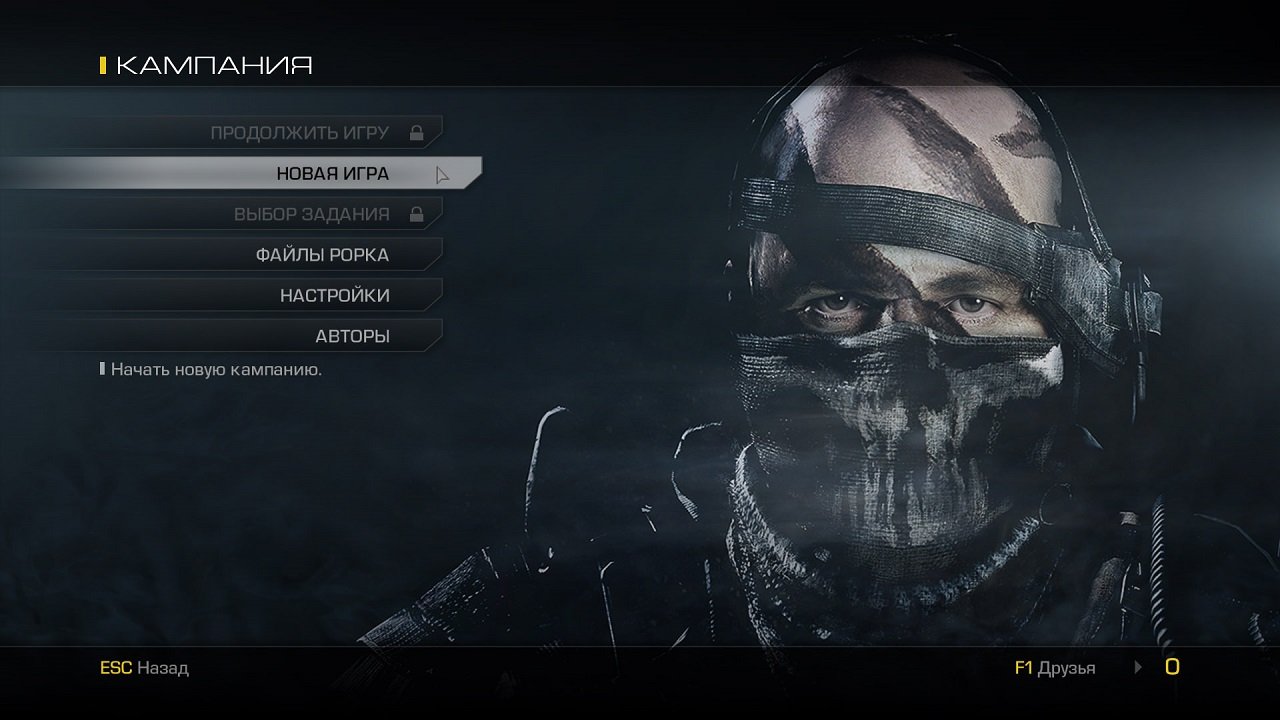Click the yellow friends counter showing 0

tap(1174, 667)
